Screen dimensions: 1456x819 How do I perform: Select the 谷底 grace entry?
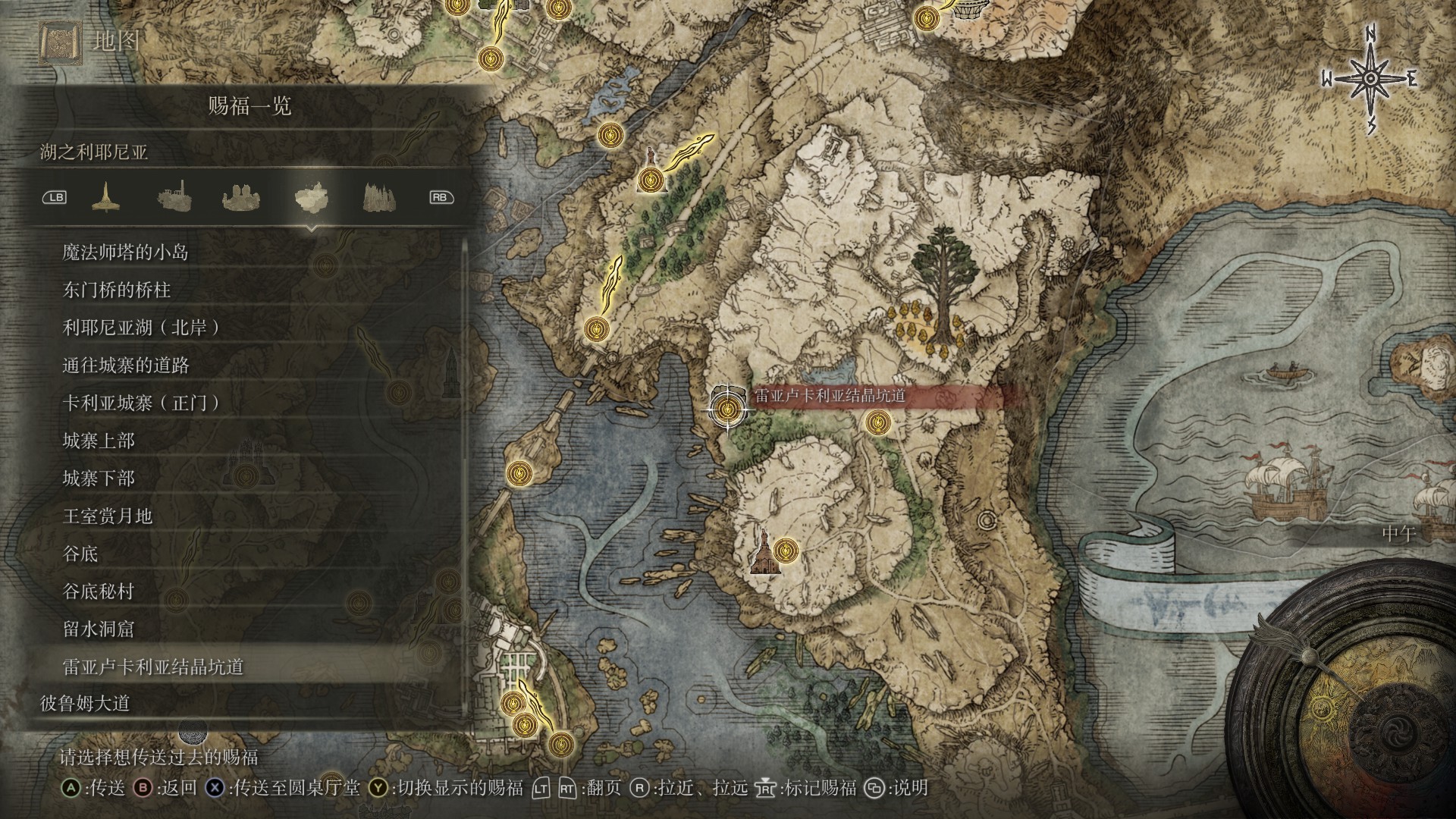click(x=80, y=554)
